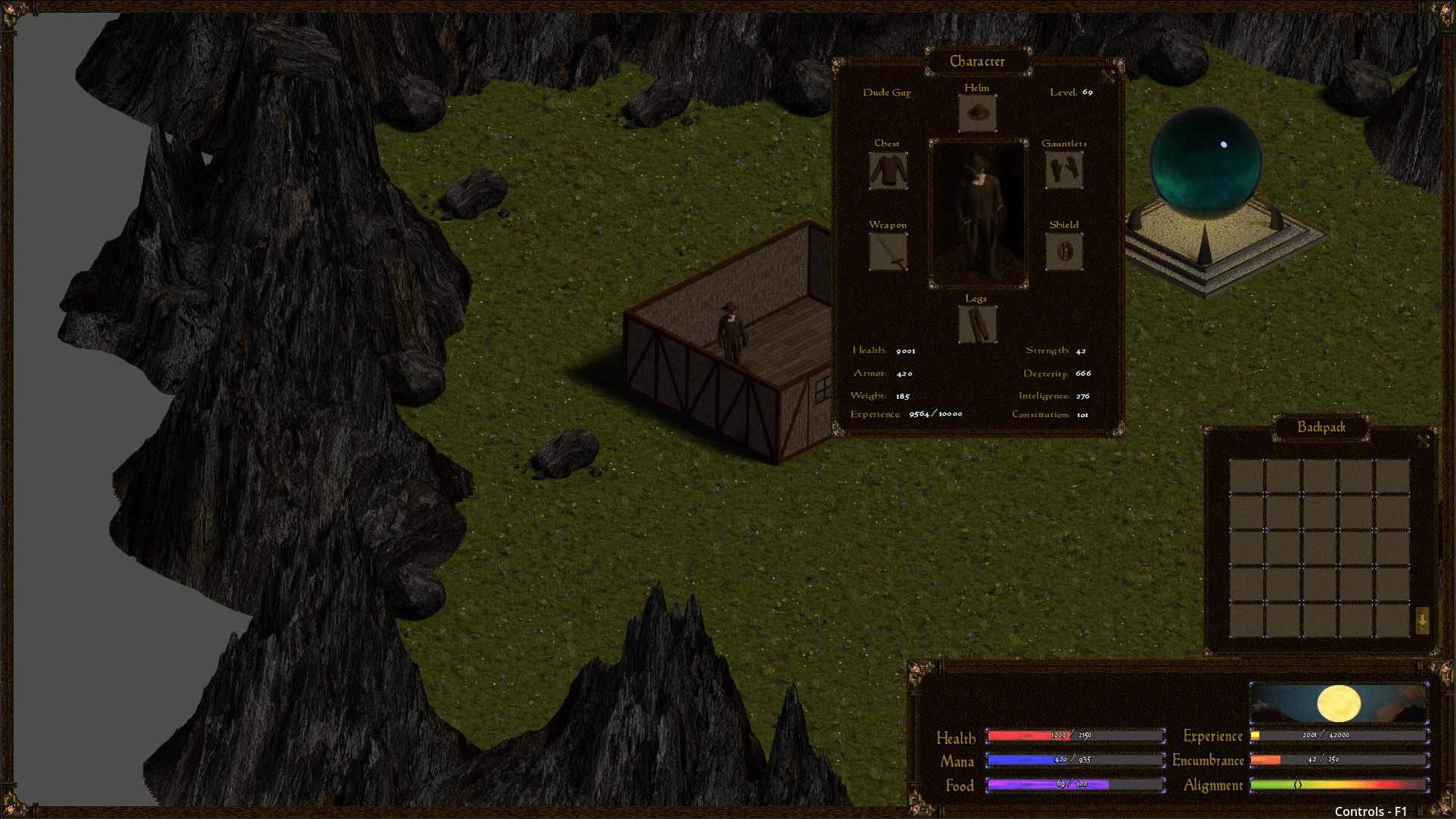This screenshot has height=819, width=1456.
Task: Click the character paper doll portrait
Action: point(978,212)
